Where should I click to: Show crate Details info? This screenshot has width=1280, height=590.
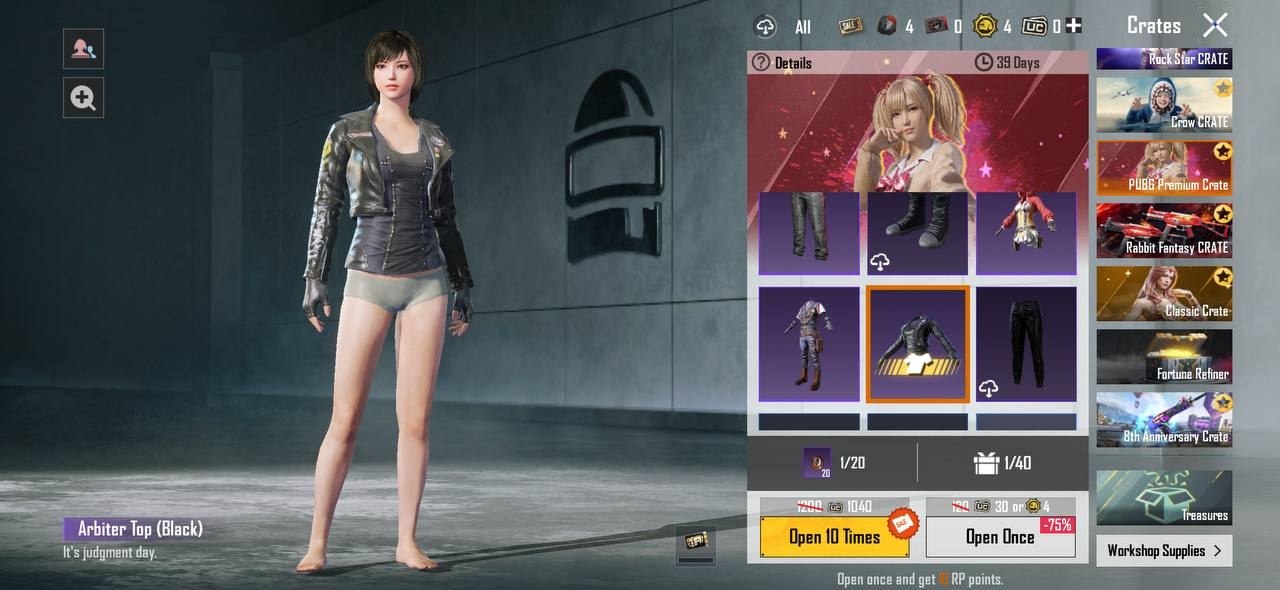[782, 63]
